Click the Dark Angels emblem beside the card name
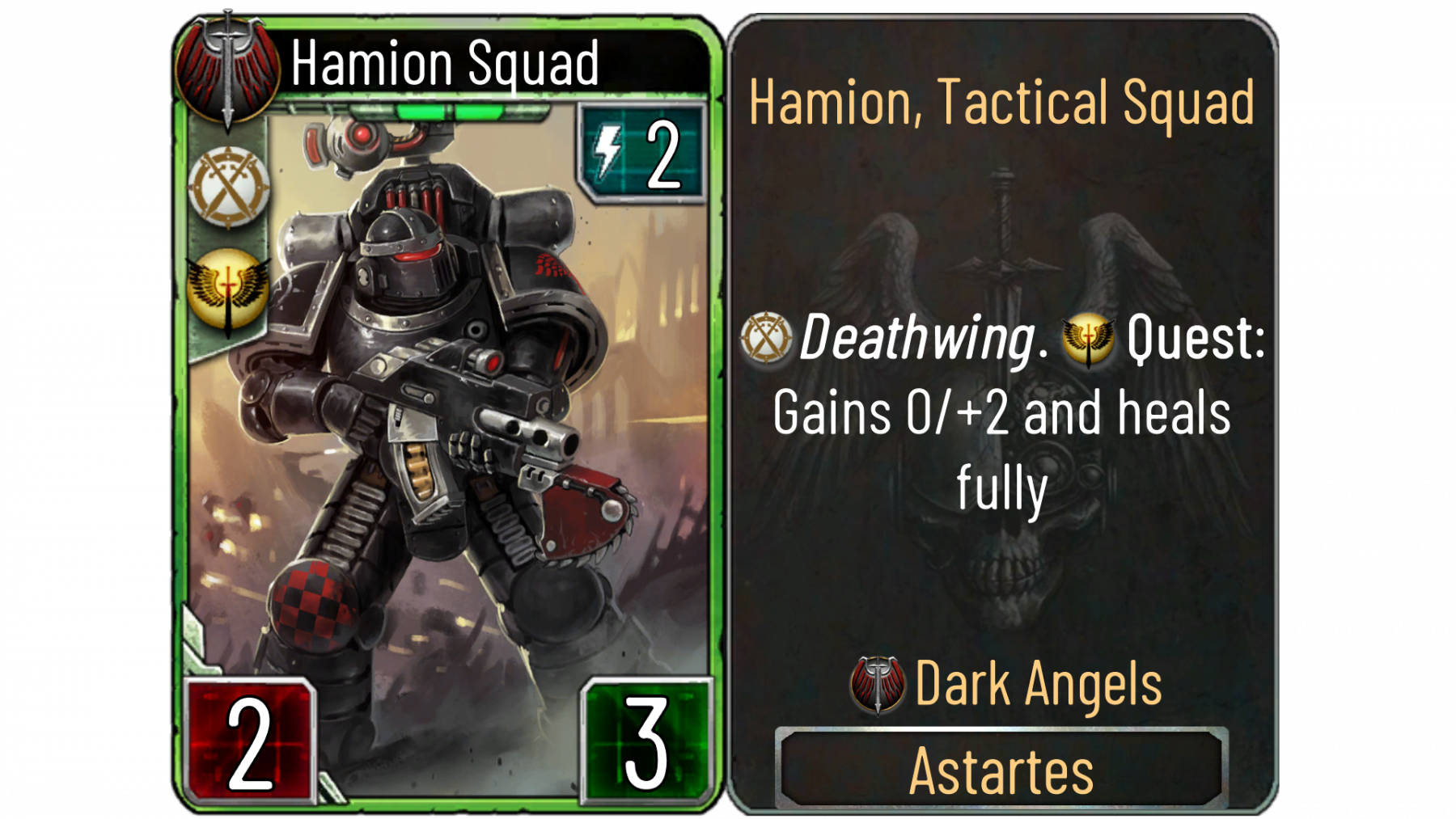This screenshot has width=1456, height=819. tap(227, 69)
